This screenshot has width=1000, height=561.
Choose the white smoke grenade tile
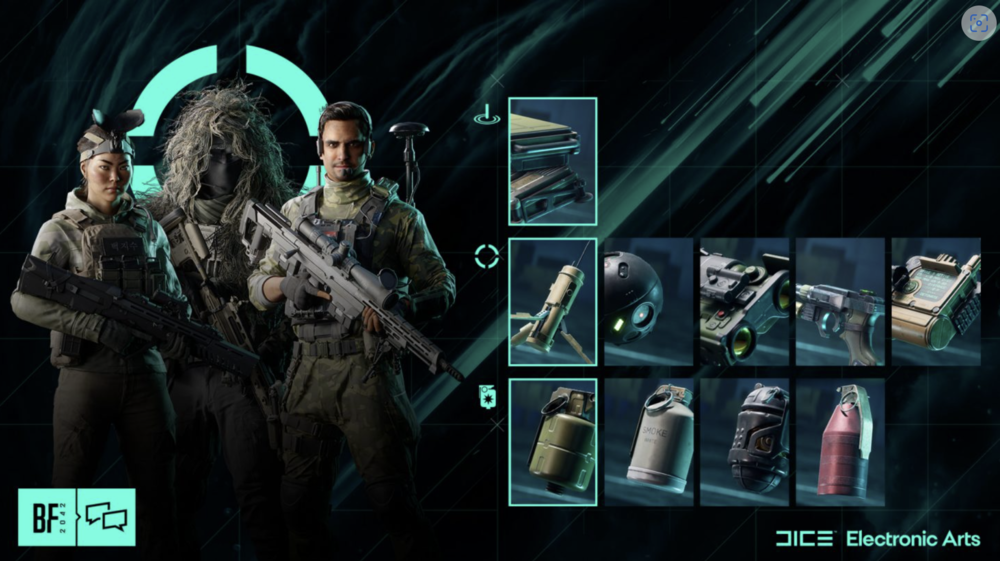(x=648, y=441)
